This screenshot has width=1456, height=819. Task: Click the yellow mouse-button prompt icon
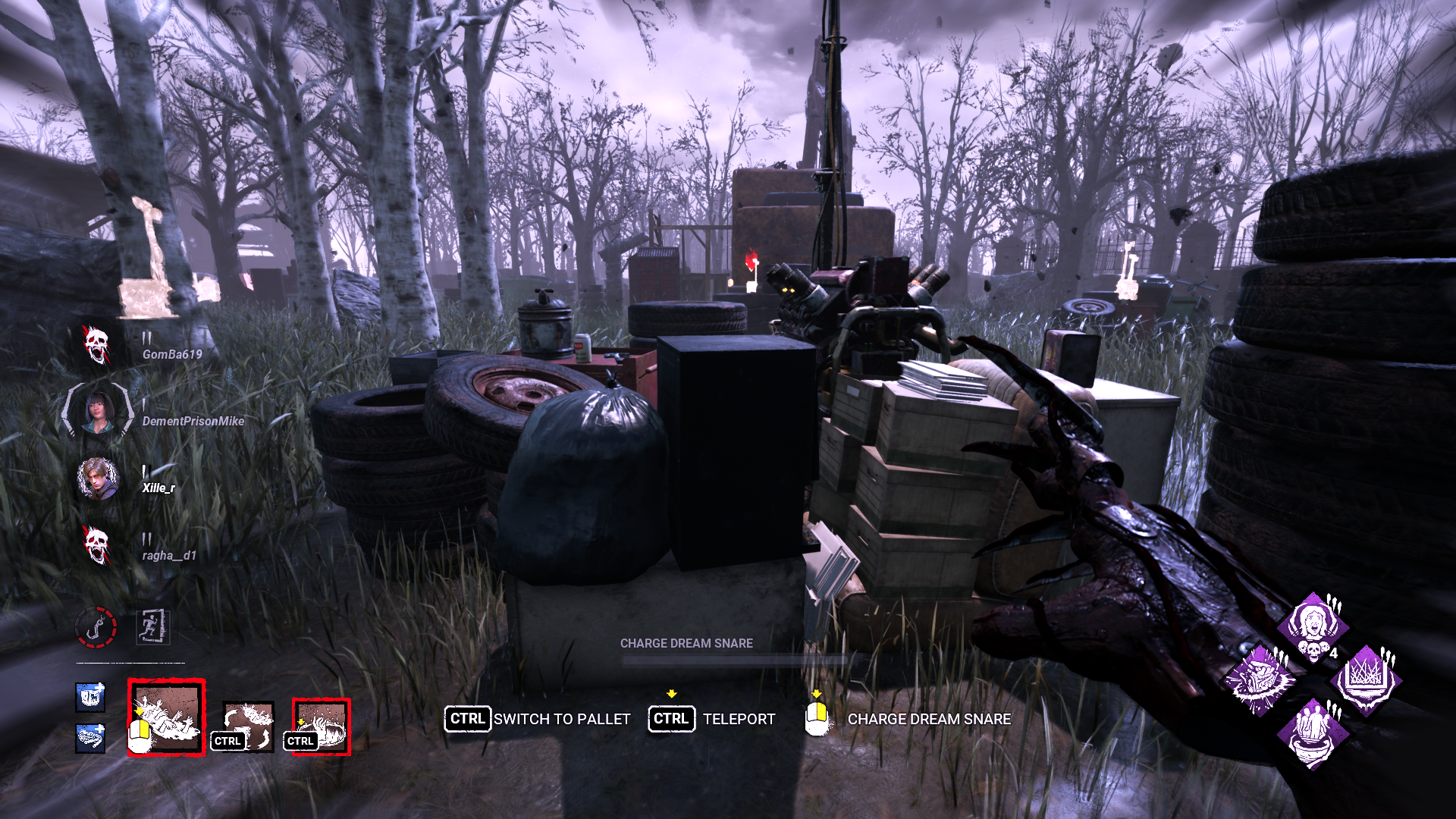(817, 716)
